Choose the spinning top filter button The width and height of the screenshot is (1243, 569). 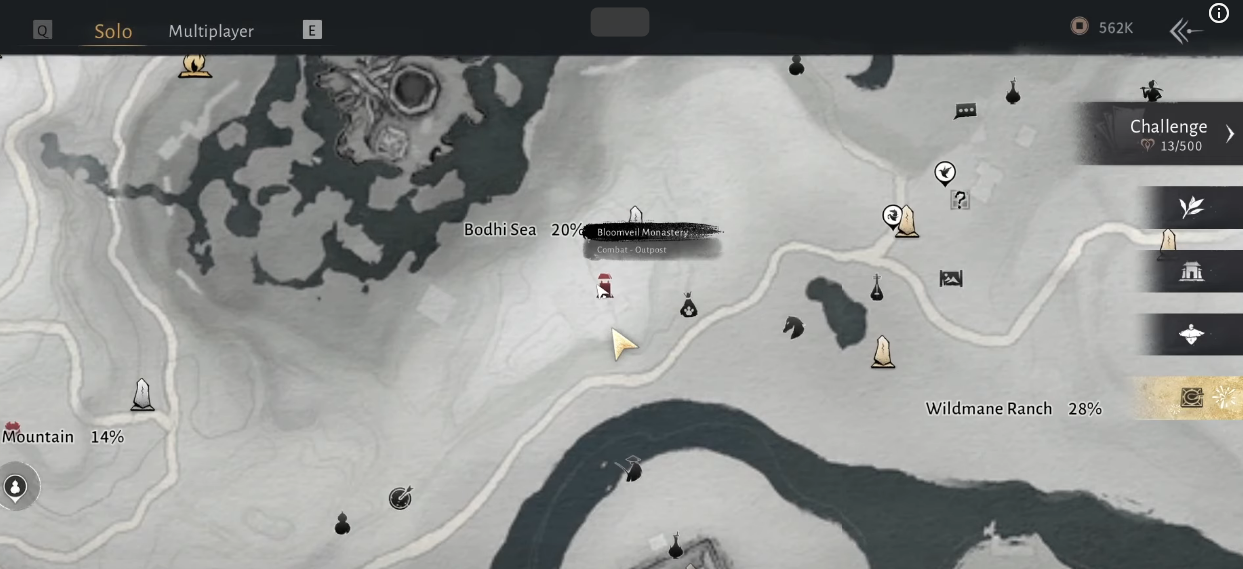[1191, 335]
